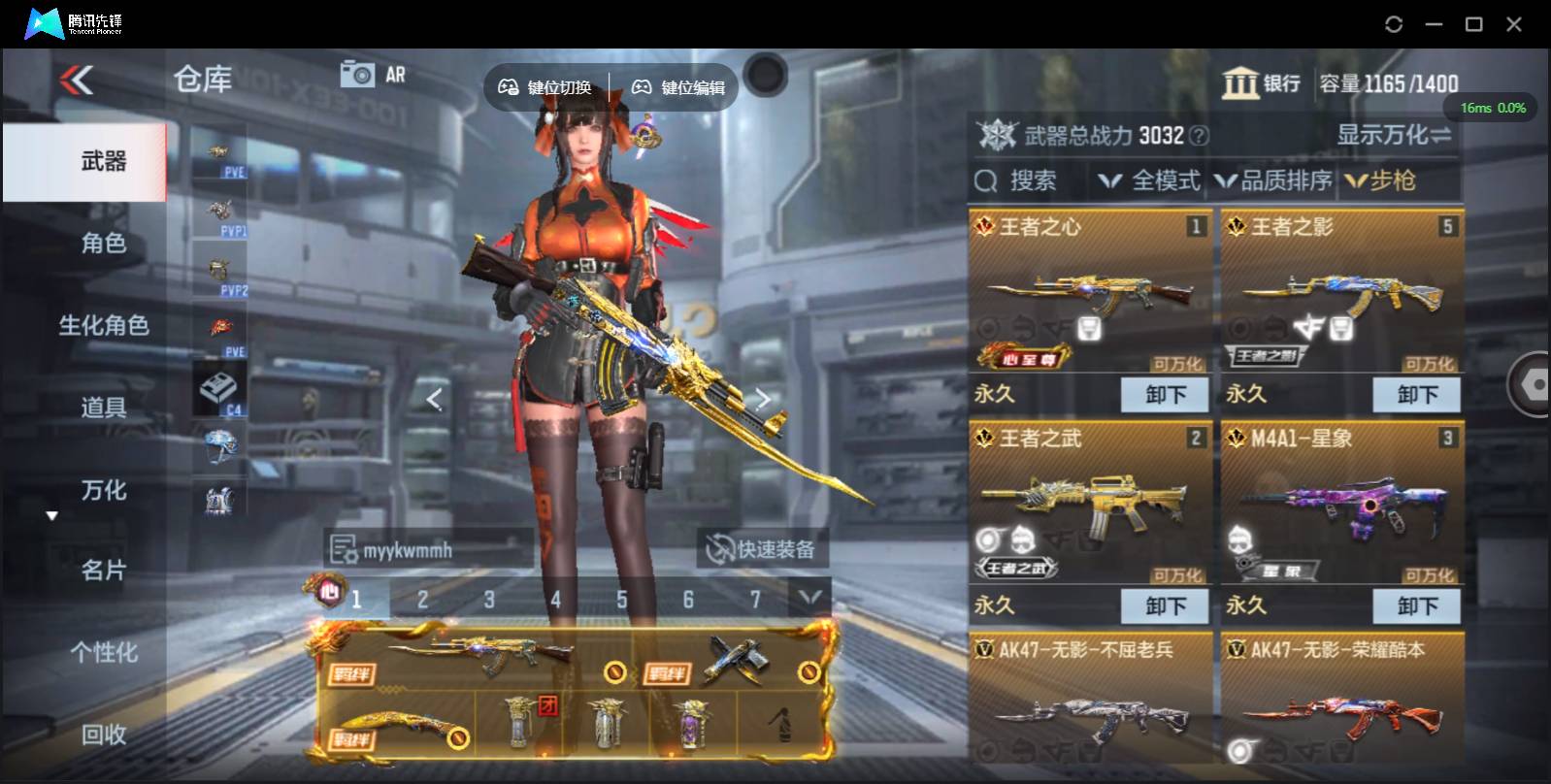Open the 个性化 personalization tab
1551x784 pixels.
[103, 652]
